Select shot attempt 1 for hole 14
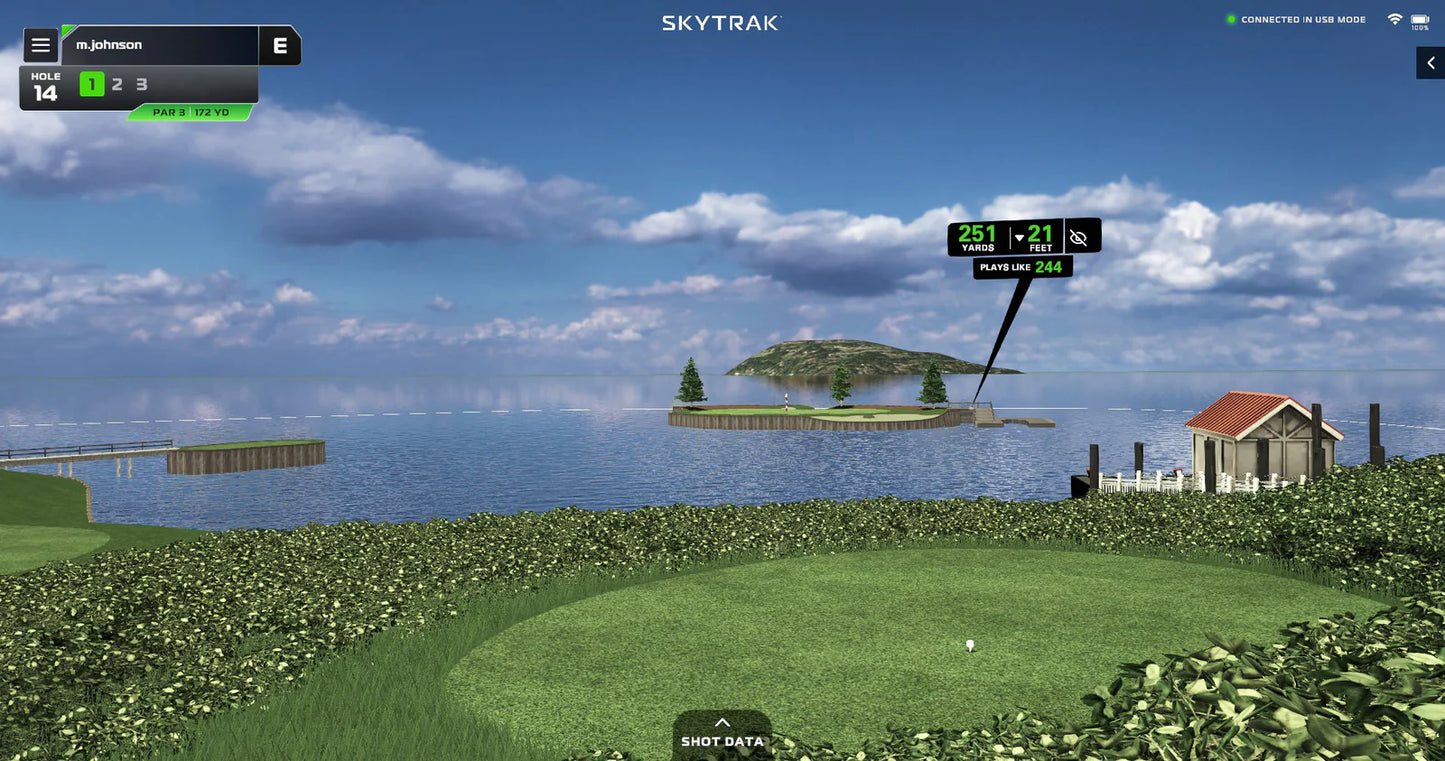 click(x=91, y=84)
